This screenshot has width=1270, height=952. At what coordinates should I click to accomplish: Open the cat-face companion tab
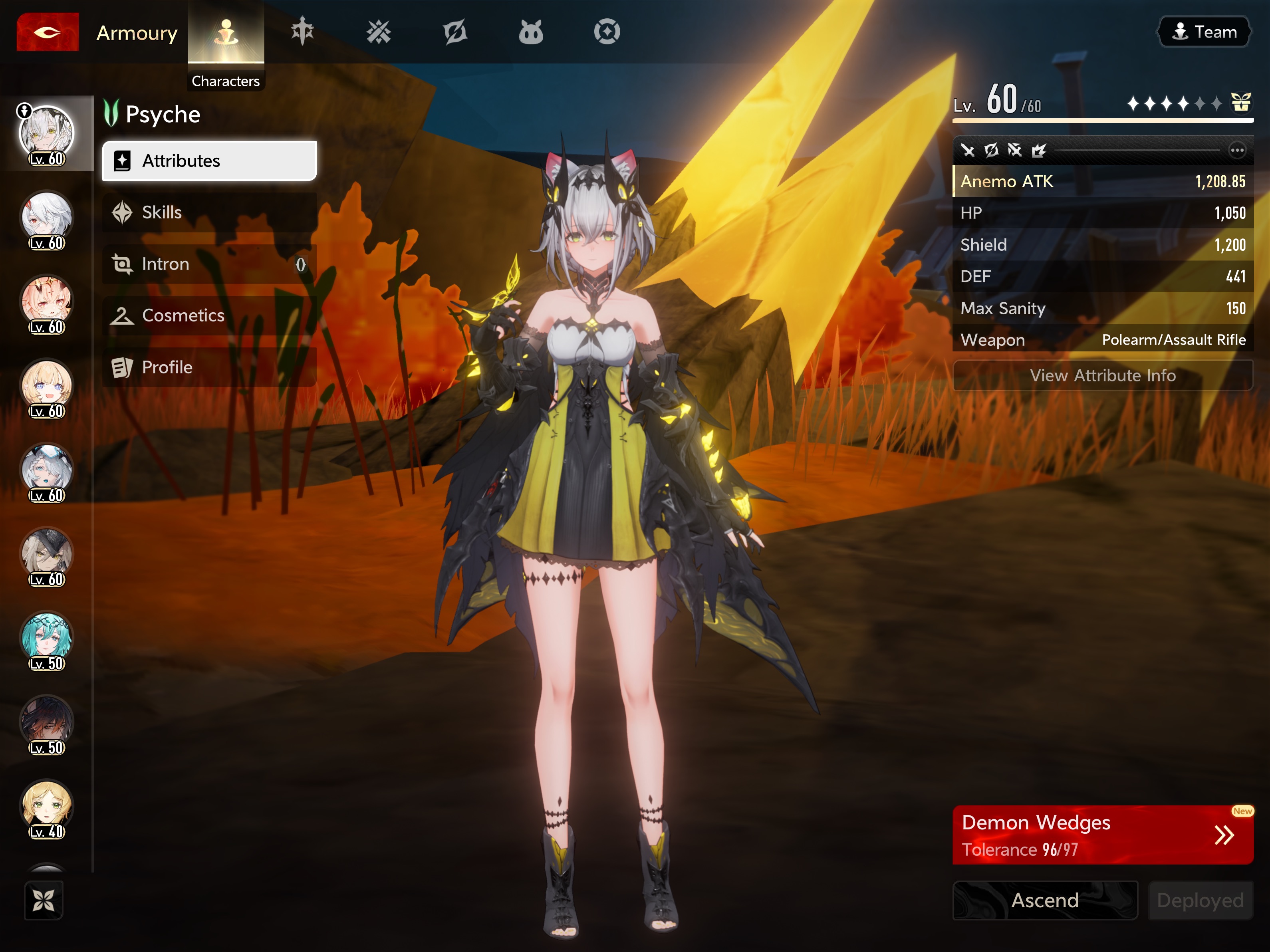pyautogui.click(x=530, y=32)
